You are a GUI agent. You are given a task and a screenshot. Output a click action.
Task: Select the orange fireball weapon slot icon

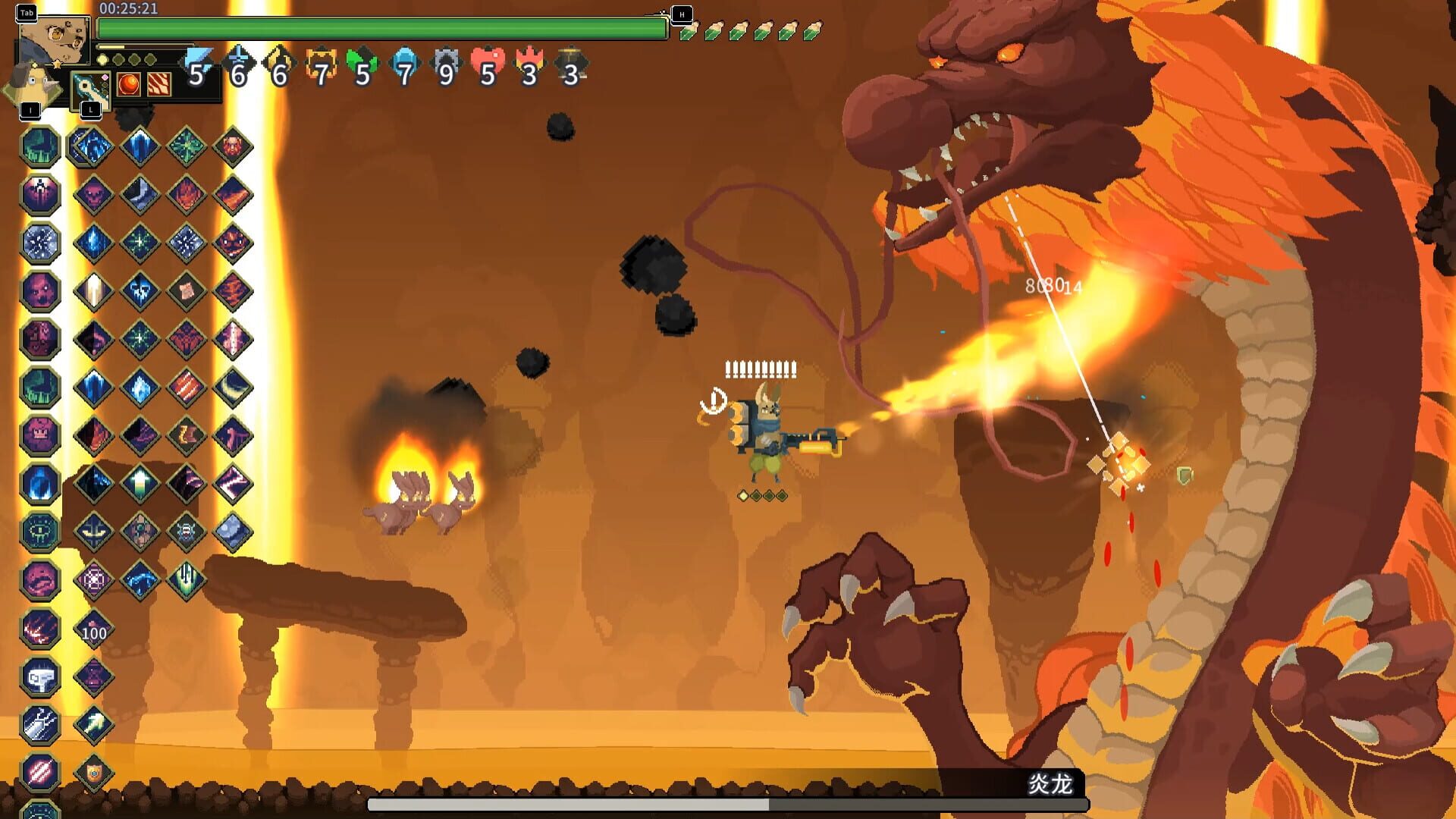coord(128,83)
